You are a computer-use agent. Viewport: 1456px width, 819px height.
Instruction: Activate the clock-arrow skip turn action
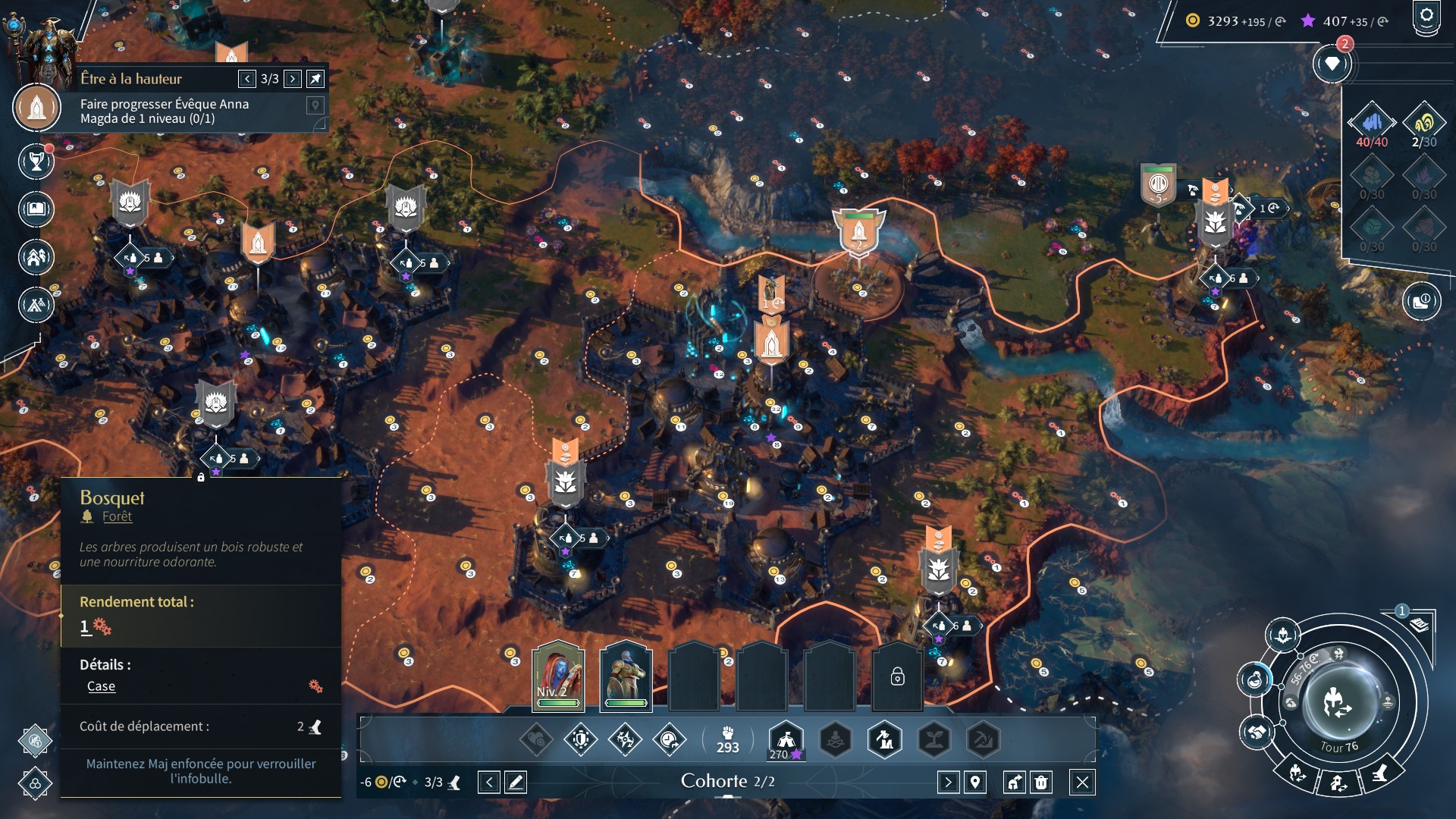(669, 739)
